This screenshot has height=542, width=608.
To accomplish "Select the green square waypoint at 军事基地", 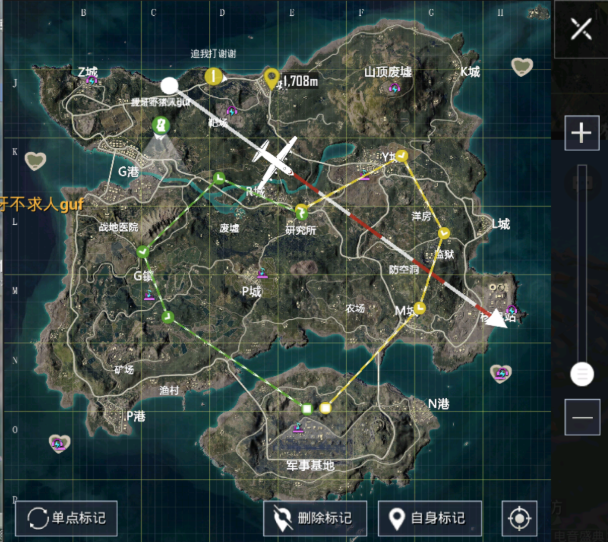I will pyautogui.click(x=307, y=408).
